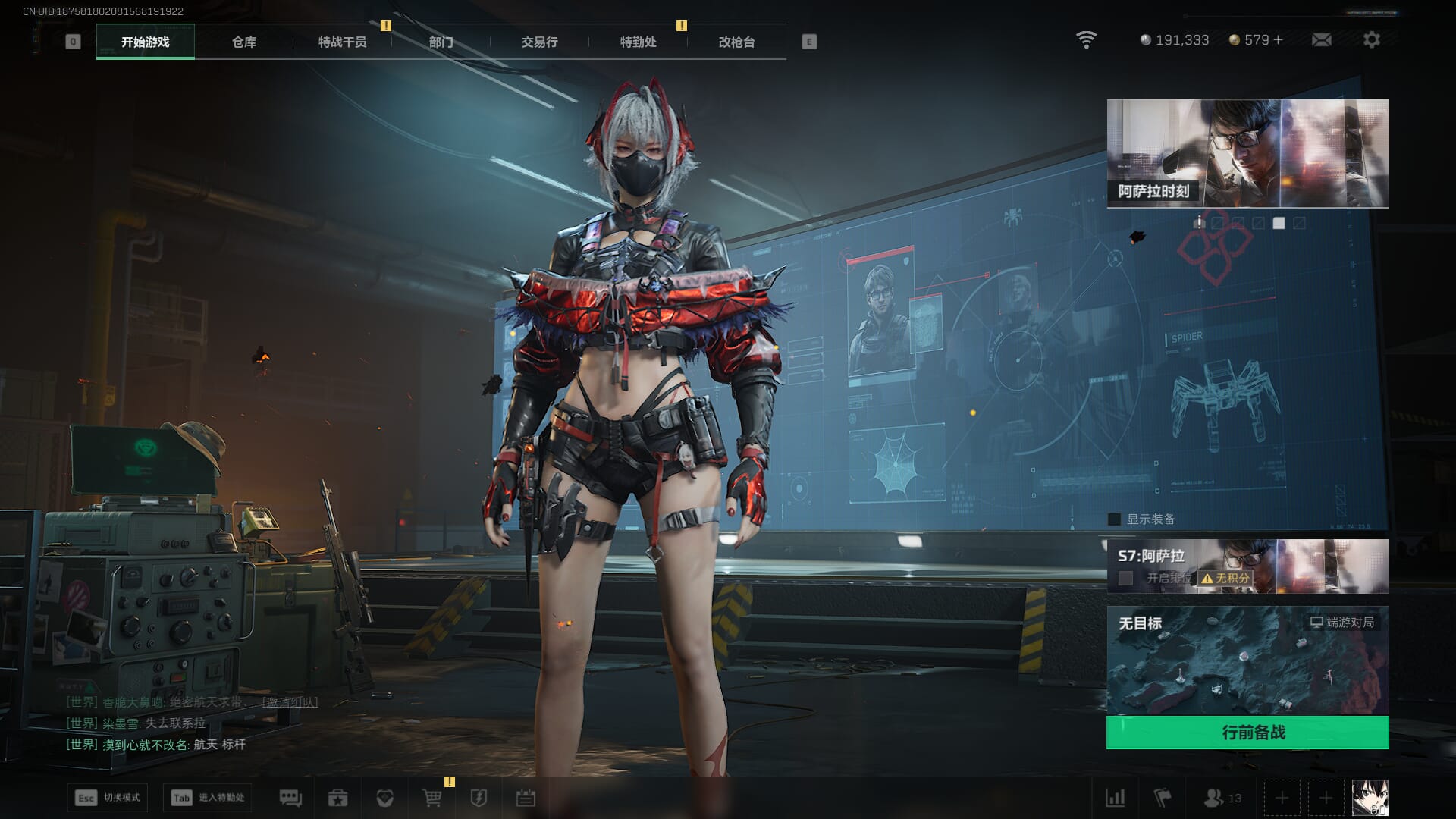1456x819 pixels.
Task: Click the 切换模式 button
Action: pos(107,798)
